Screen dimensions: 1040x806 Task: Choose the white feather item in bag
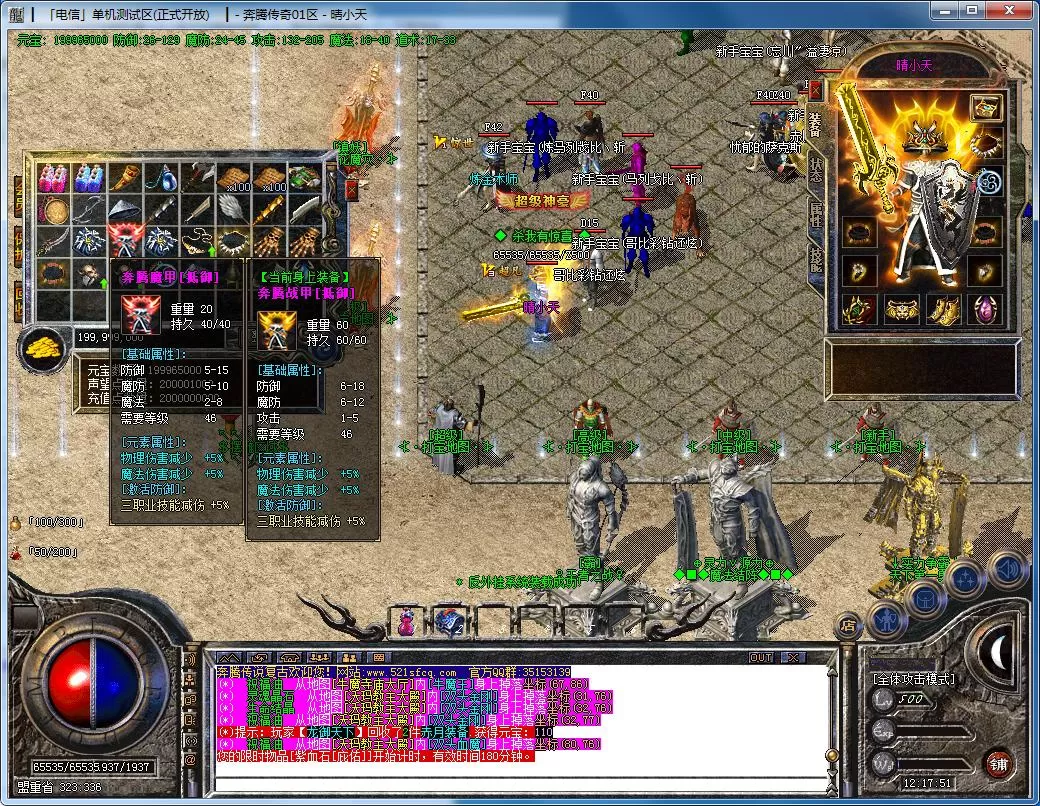[x=232, y=207]
